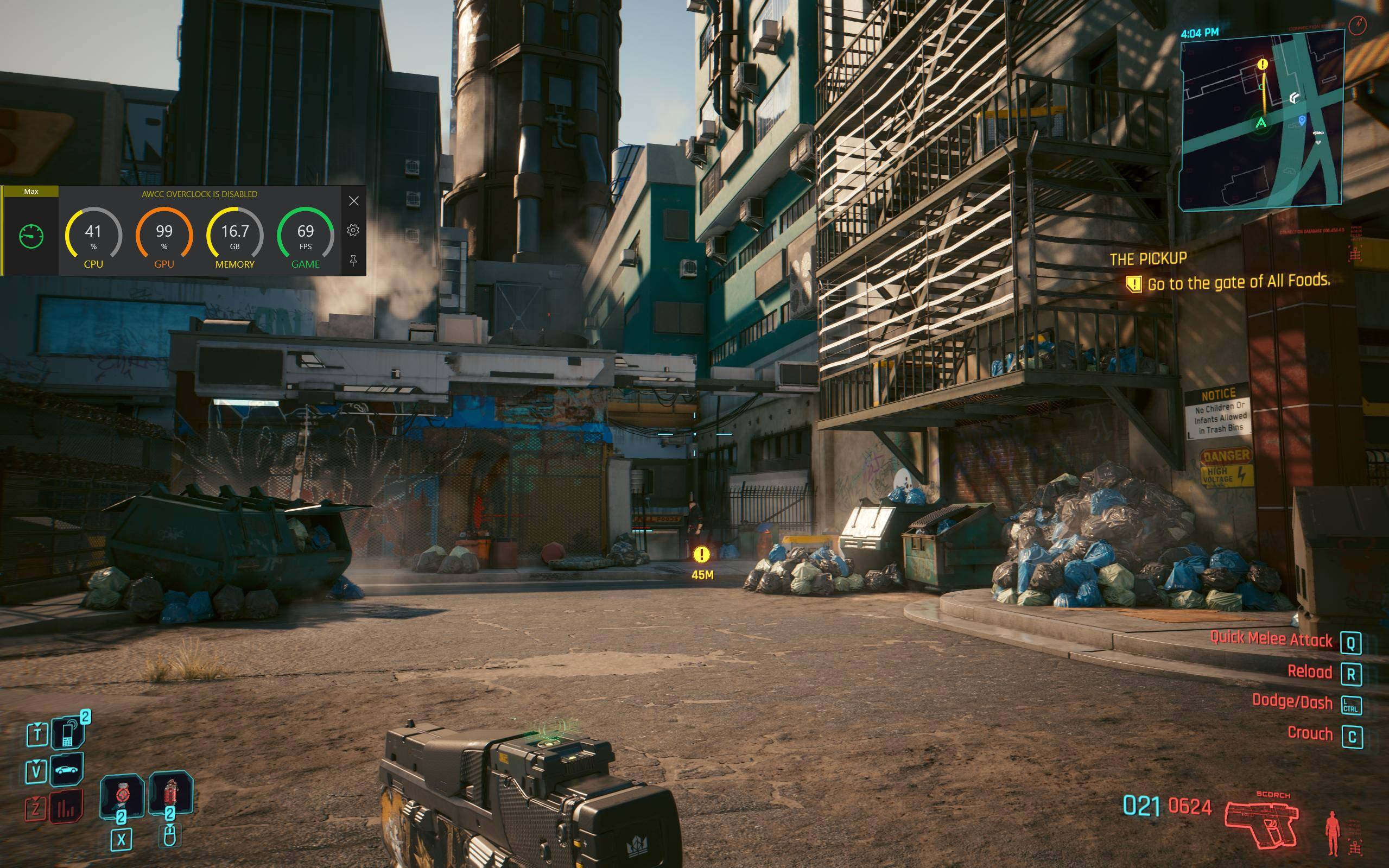Click the yellow quest marker on the minimap
This screenshot has width=1389, height=868.
1263,64
